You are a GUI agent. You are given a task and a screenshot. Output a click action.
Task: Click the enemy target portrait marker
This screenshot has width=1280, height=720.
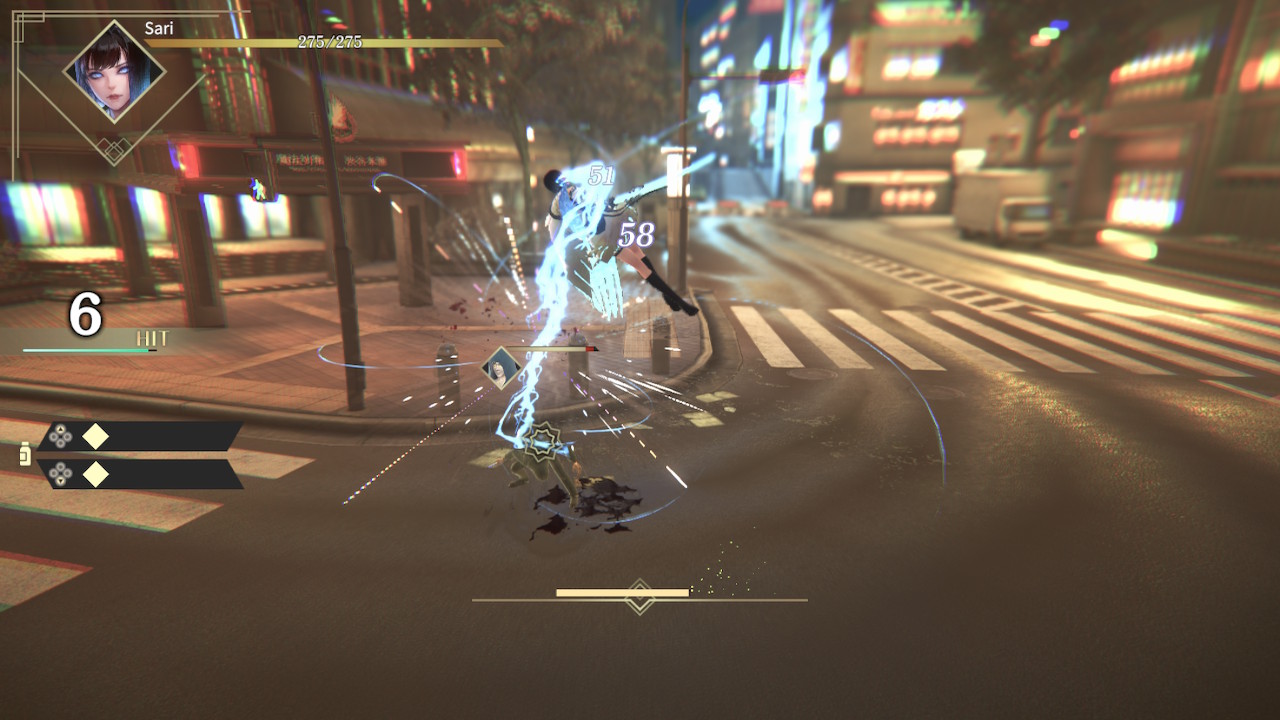[500, 368]
